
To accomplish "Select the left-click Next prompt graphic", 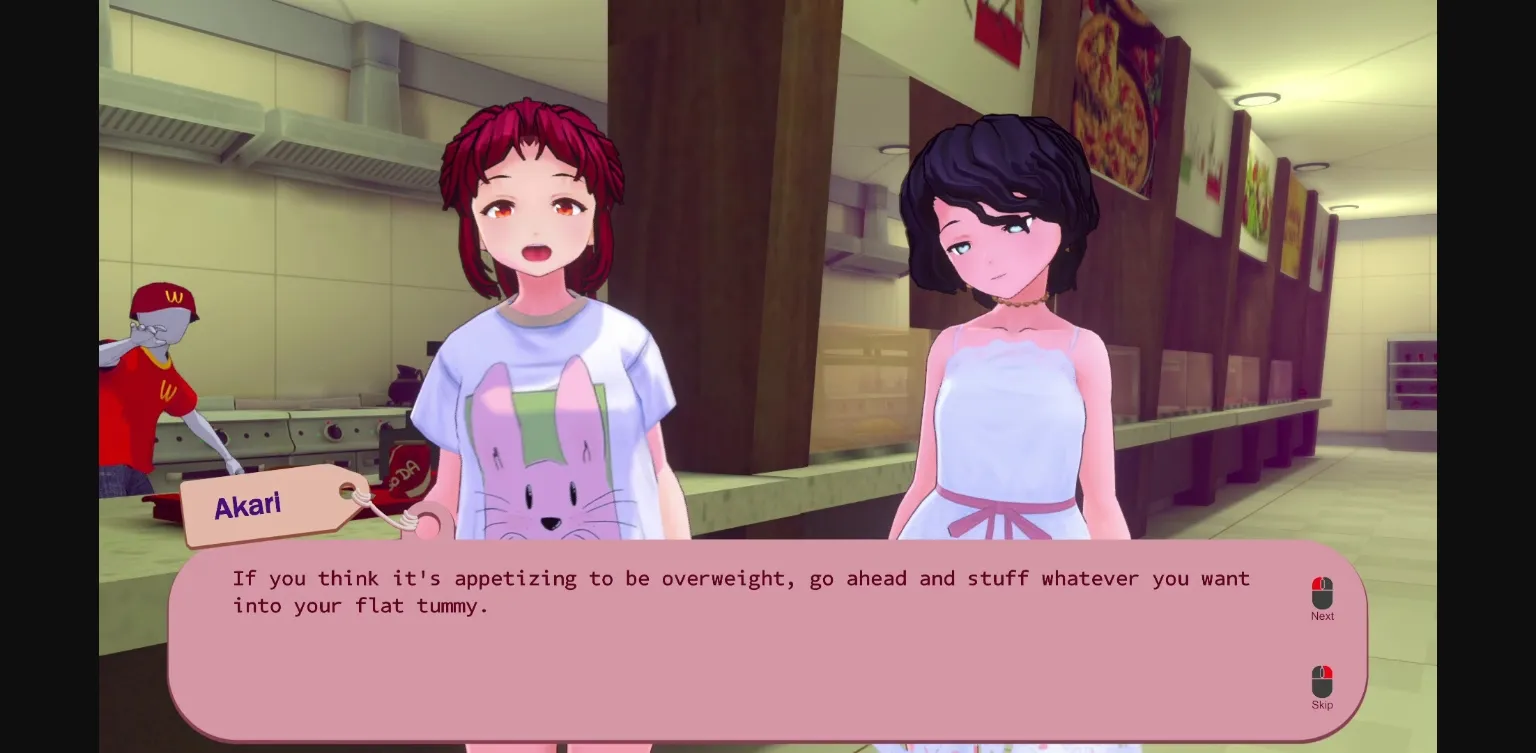I will click(1322, 592).
